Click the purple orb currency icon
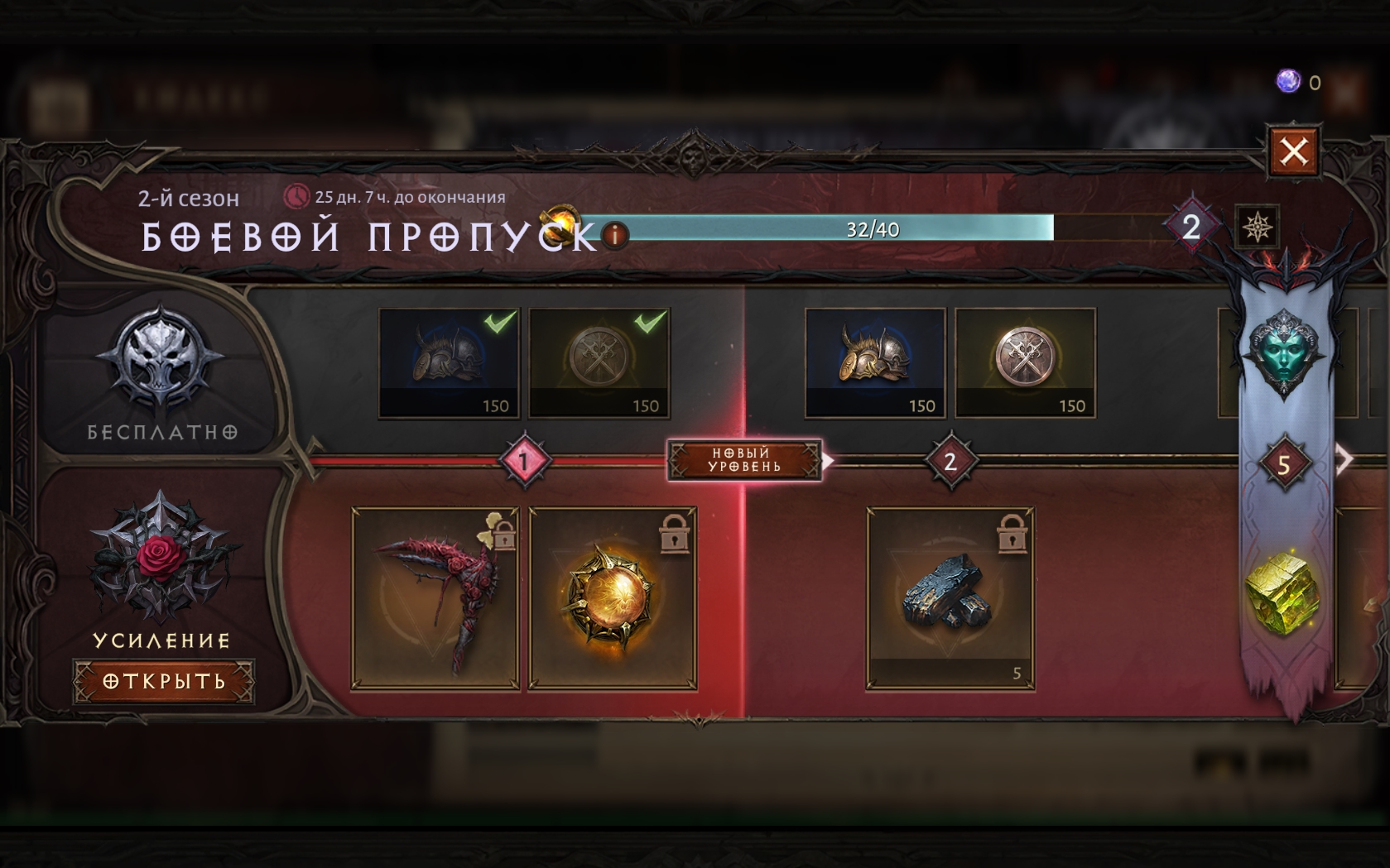Image resolution: width=1390 pixels, height=868 pixels. (x=1288, y=81)
